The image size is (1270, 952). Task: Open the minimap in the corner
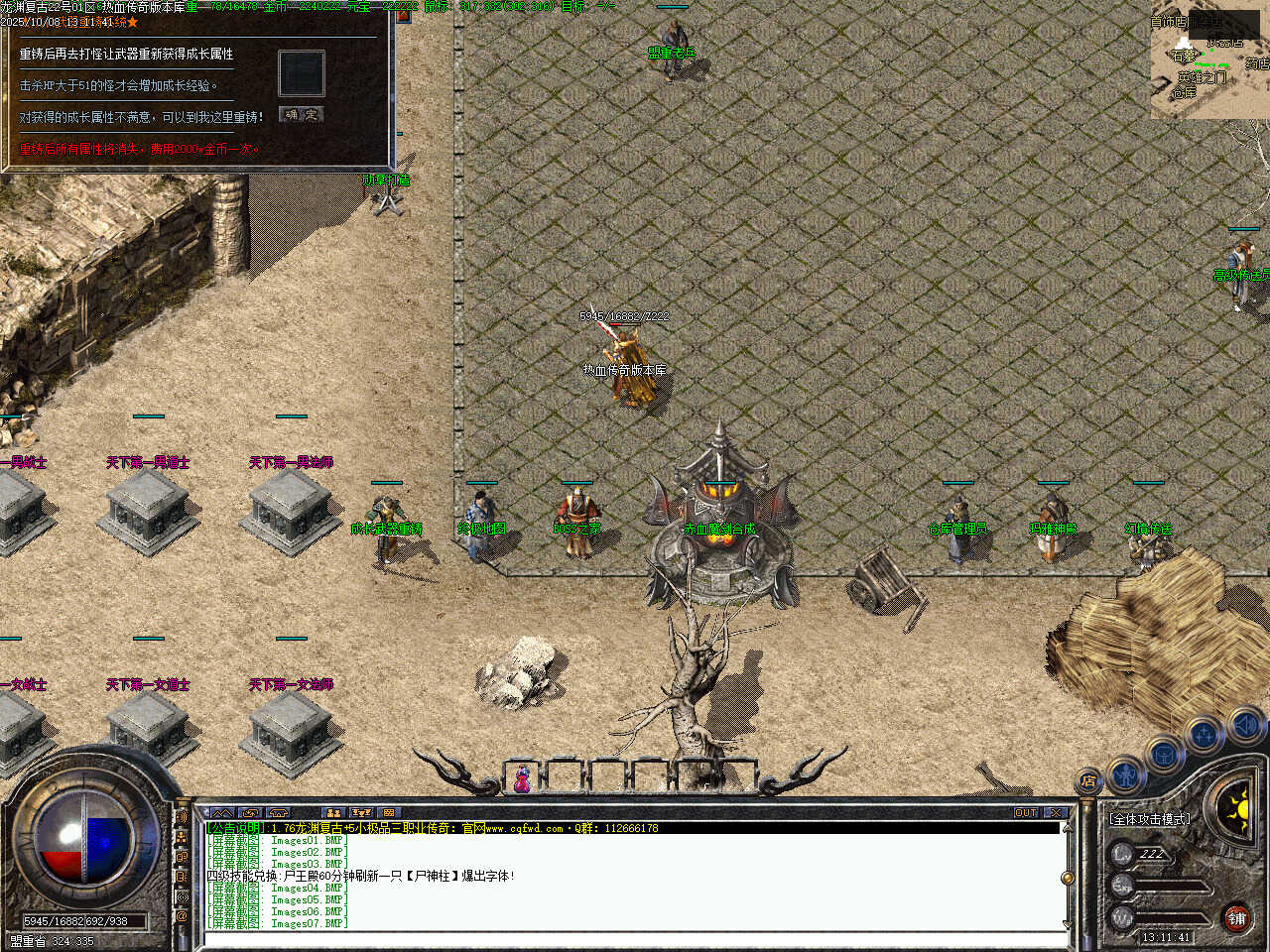pyautogui.click(x=1209, y=63)
